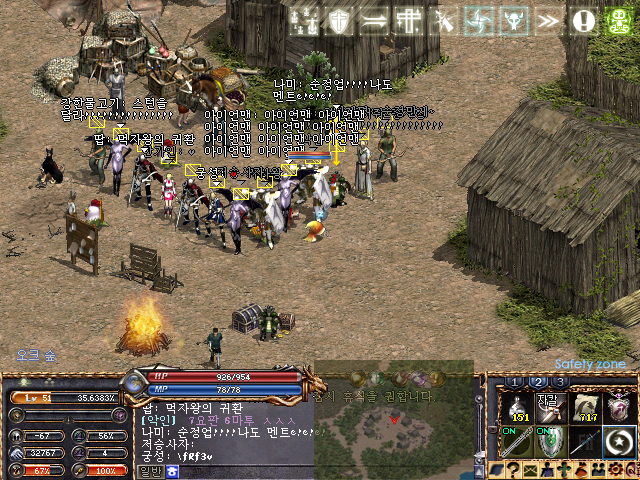
Task: Click the green robot face icon
Action: tap(619, 20)
